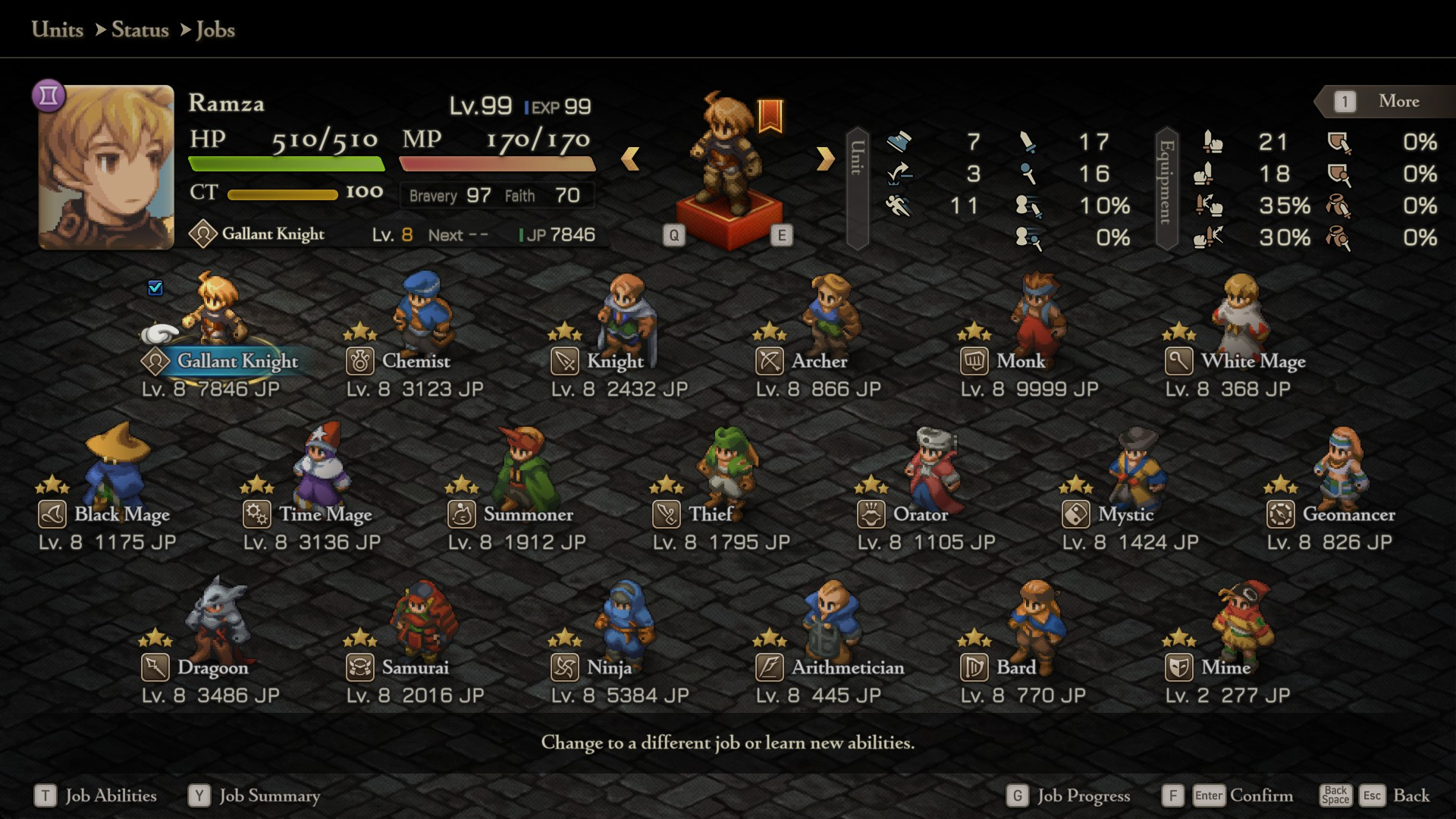The width and height of the screenshot is (1456, 819).
Task: Select the Geomancer job
Action: 1348,514
